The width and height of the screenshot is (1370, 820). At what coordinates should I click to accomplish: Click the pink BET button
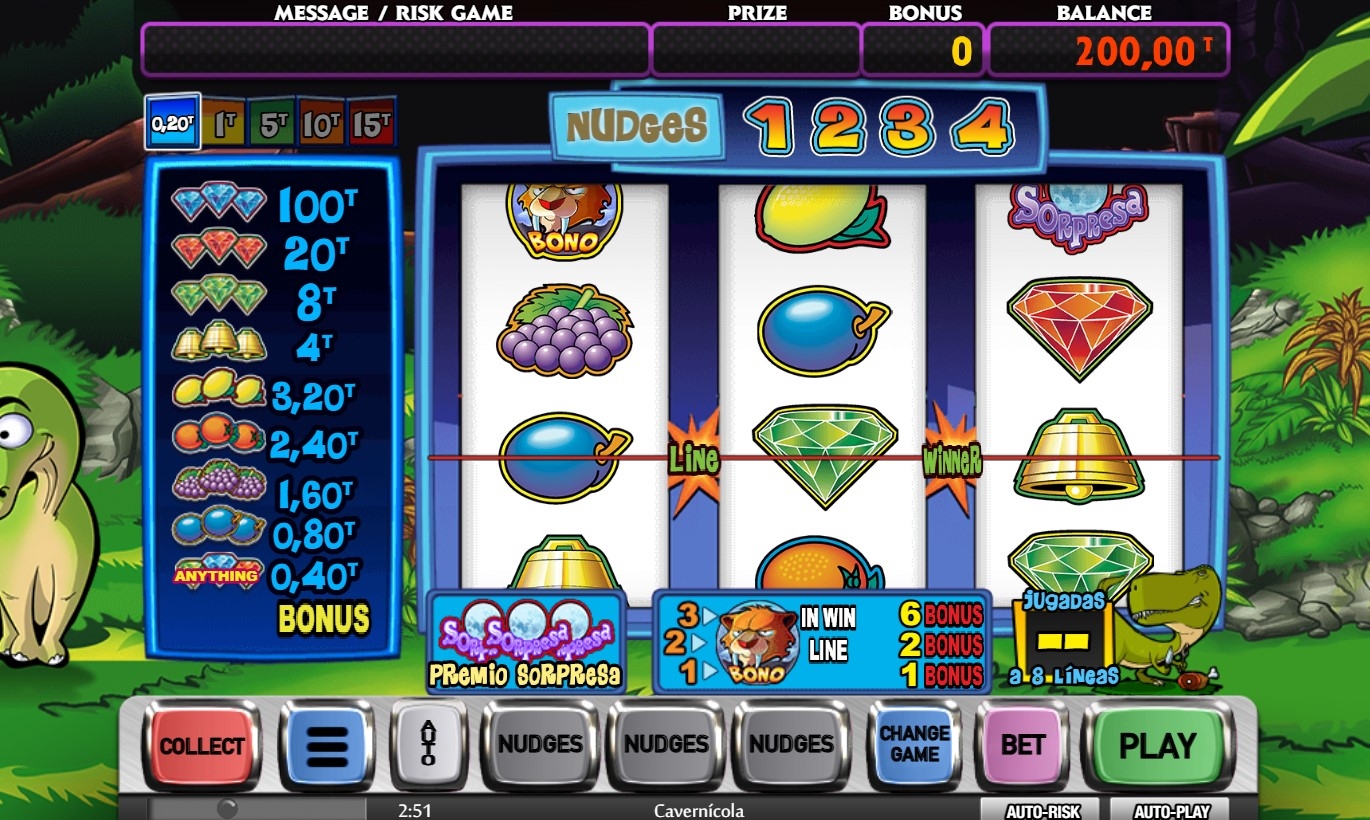1022,746
